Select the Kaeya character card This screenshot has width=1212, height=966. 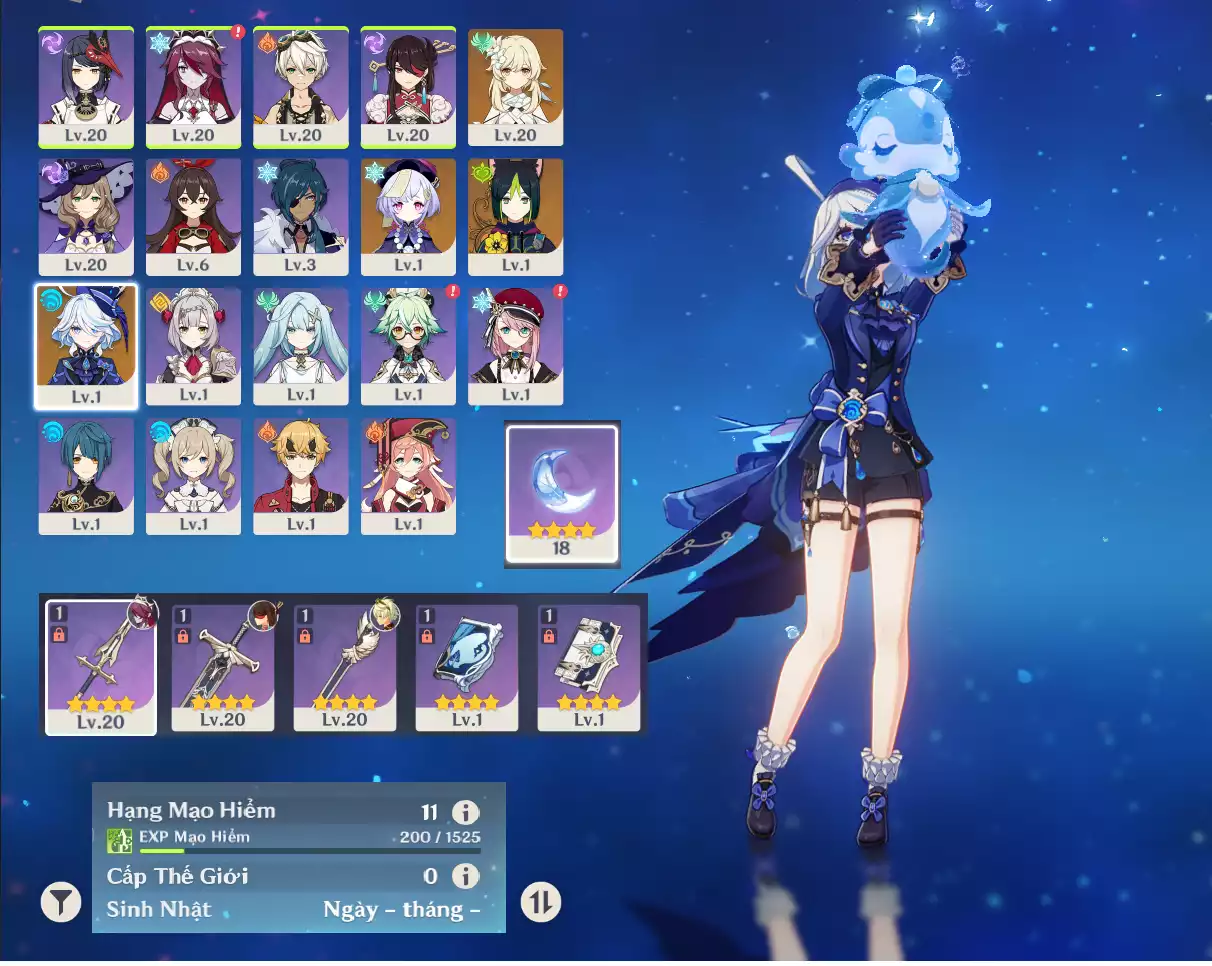(301, 216)
